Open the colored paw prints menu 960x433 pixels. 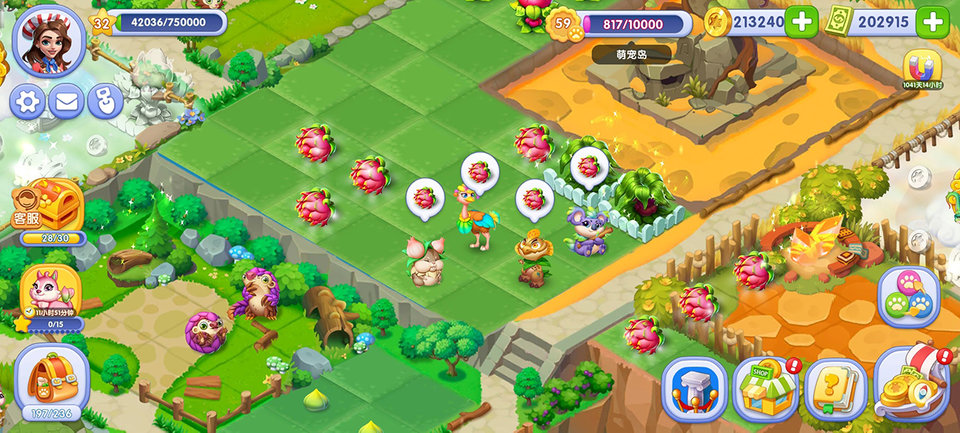click(x=908, y=297)
